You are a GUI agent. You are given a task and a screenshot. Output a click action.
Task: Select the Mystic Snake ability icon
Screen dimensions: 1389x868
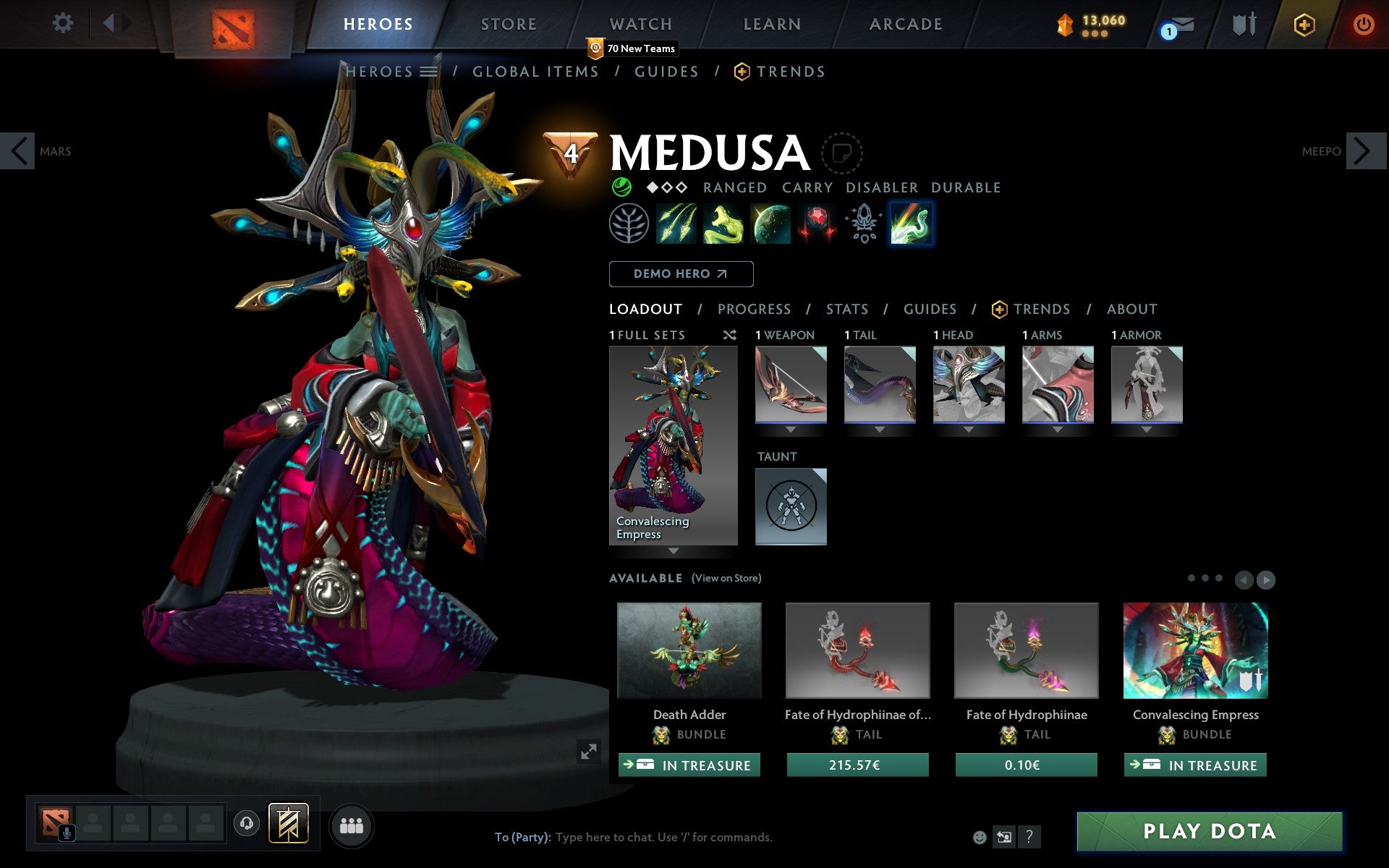(x=723, y=224)
